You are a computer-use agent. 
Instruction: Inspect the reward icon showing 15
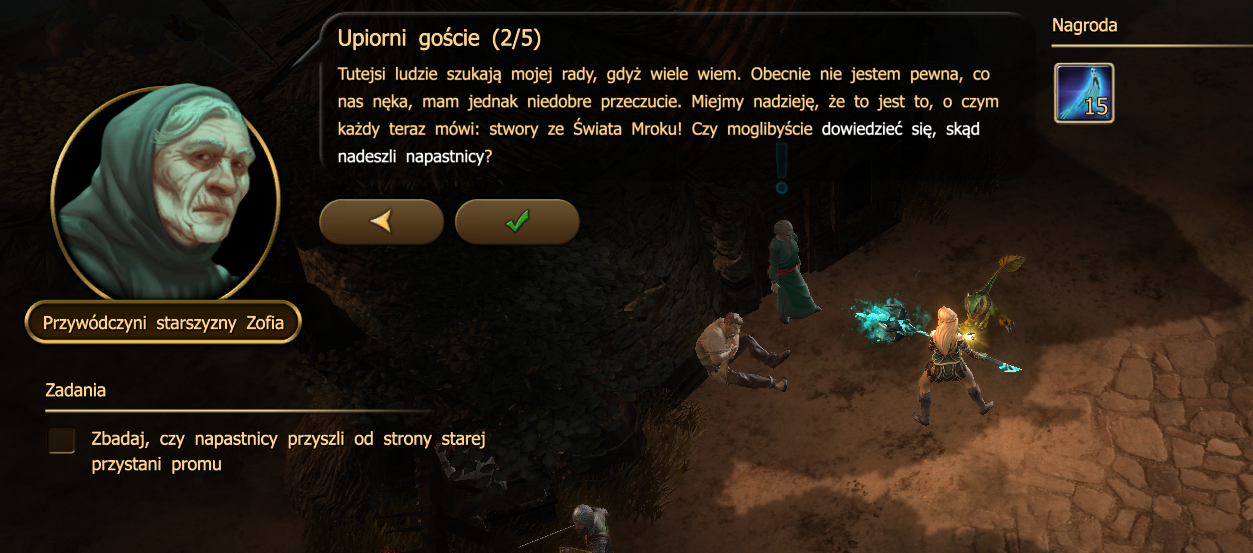(x=1084, y=93)
